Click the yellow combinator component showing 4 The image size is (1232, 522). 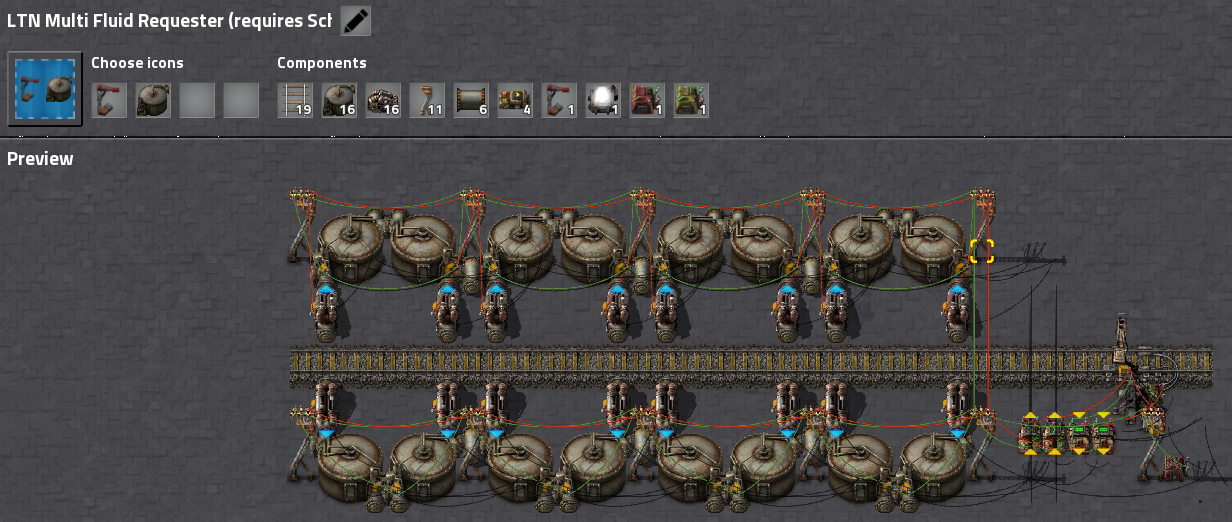(515, 100)
